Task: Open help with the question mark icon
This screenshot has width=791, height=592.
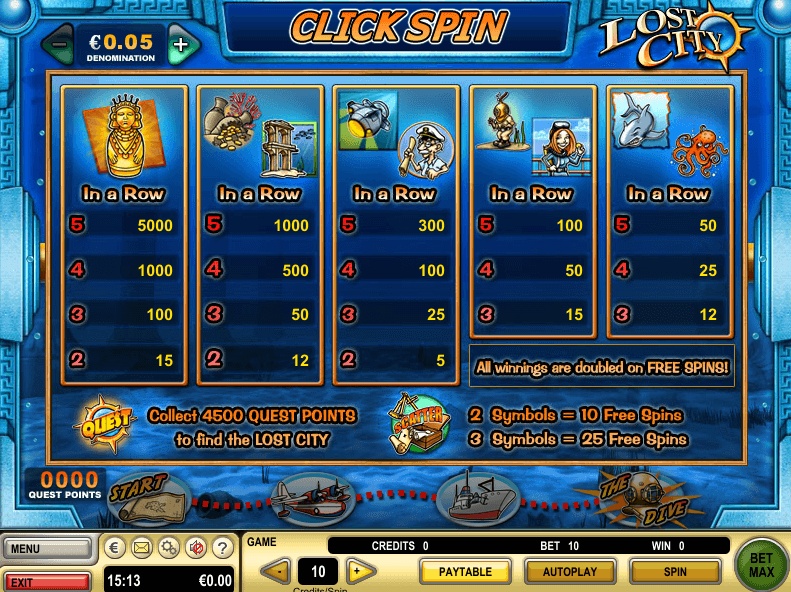Action: click(x=223, y=547)
